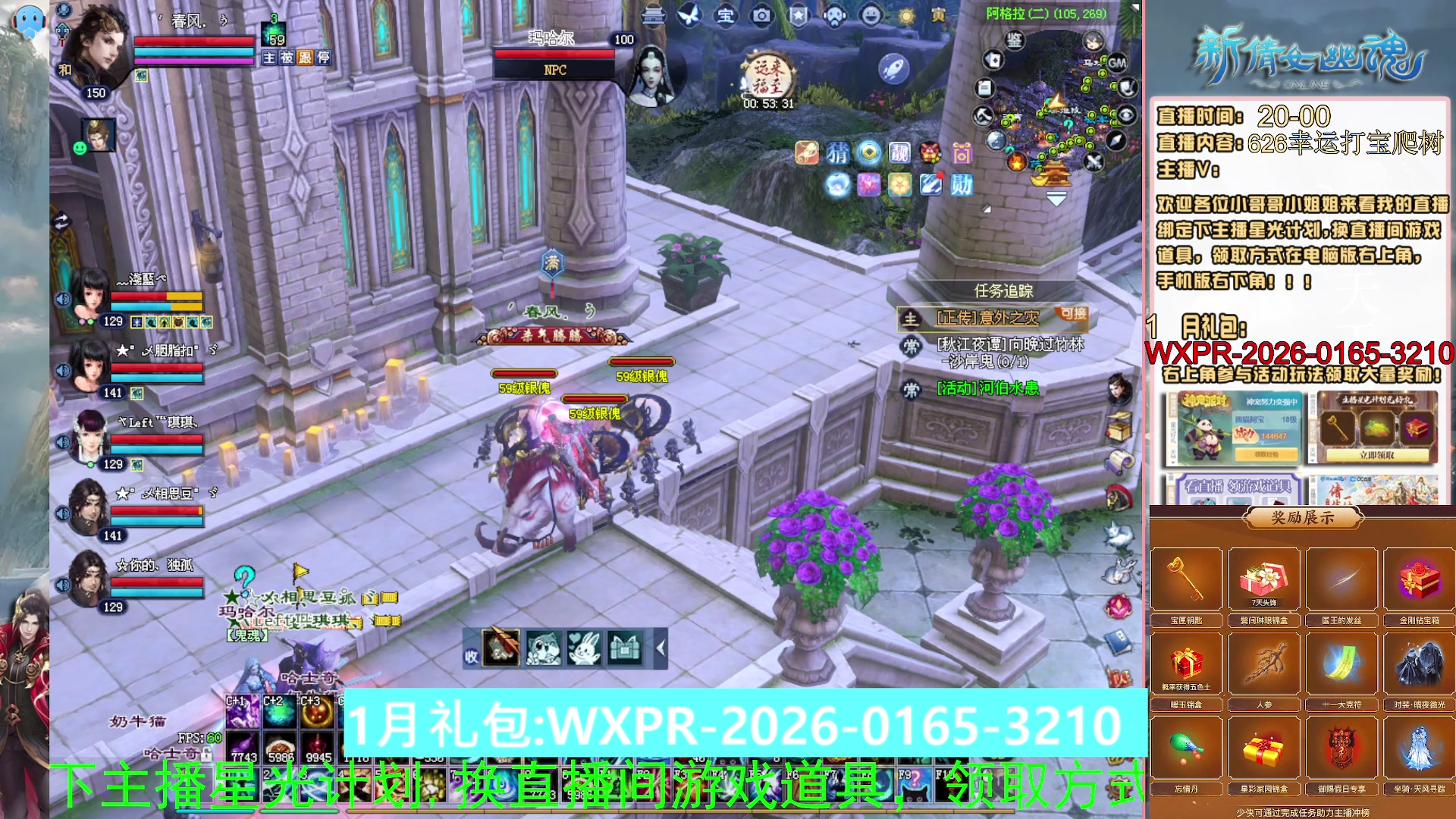Select the rocket speed-up icon near the timer
Screen dimensions: 1456x819
point(893,69)
